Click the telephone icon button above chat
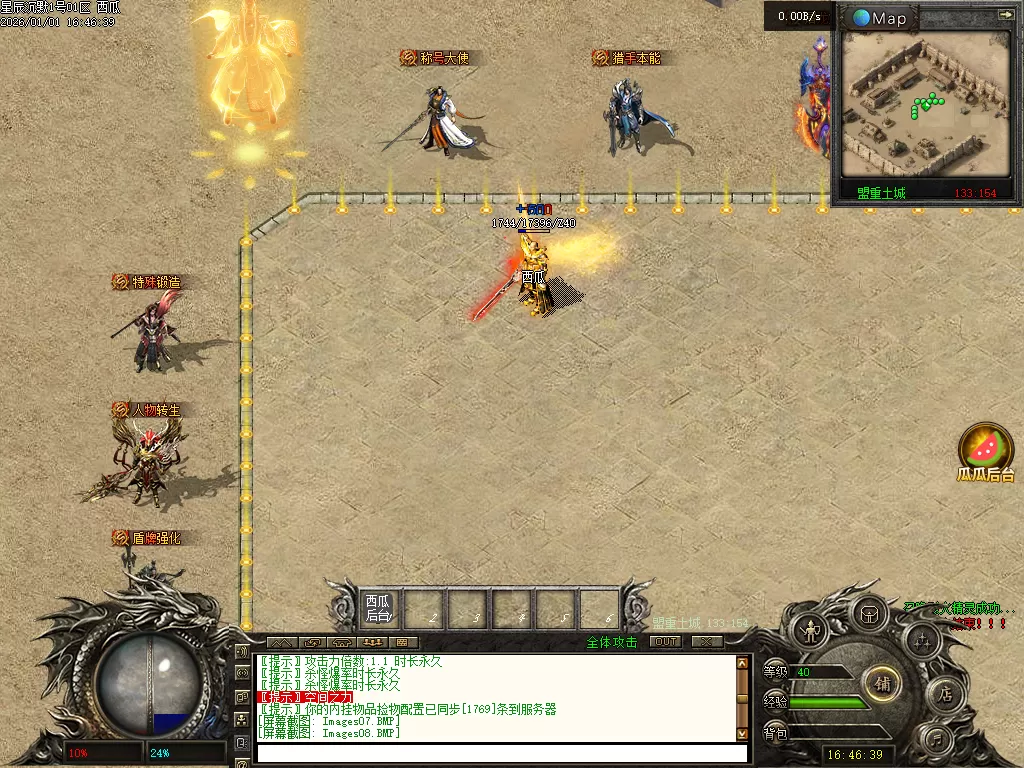Viewport: 1024px width, 768px height. [342, 642]
